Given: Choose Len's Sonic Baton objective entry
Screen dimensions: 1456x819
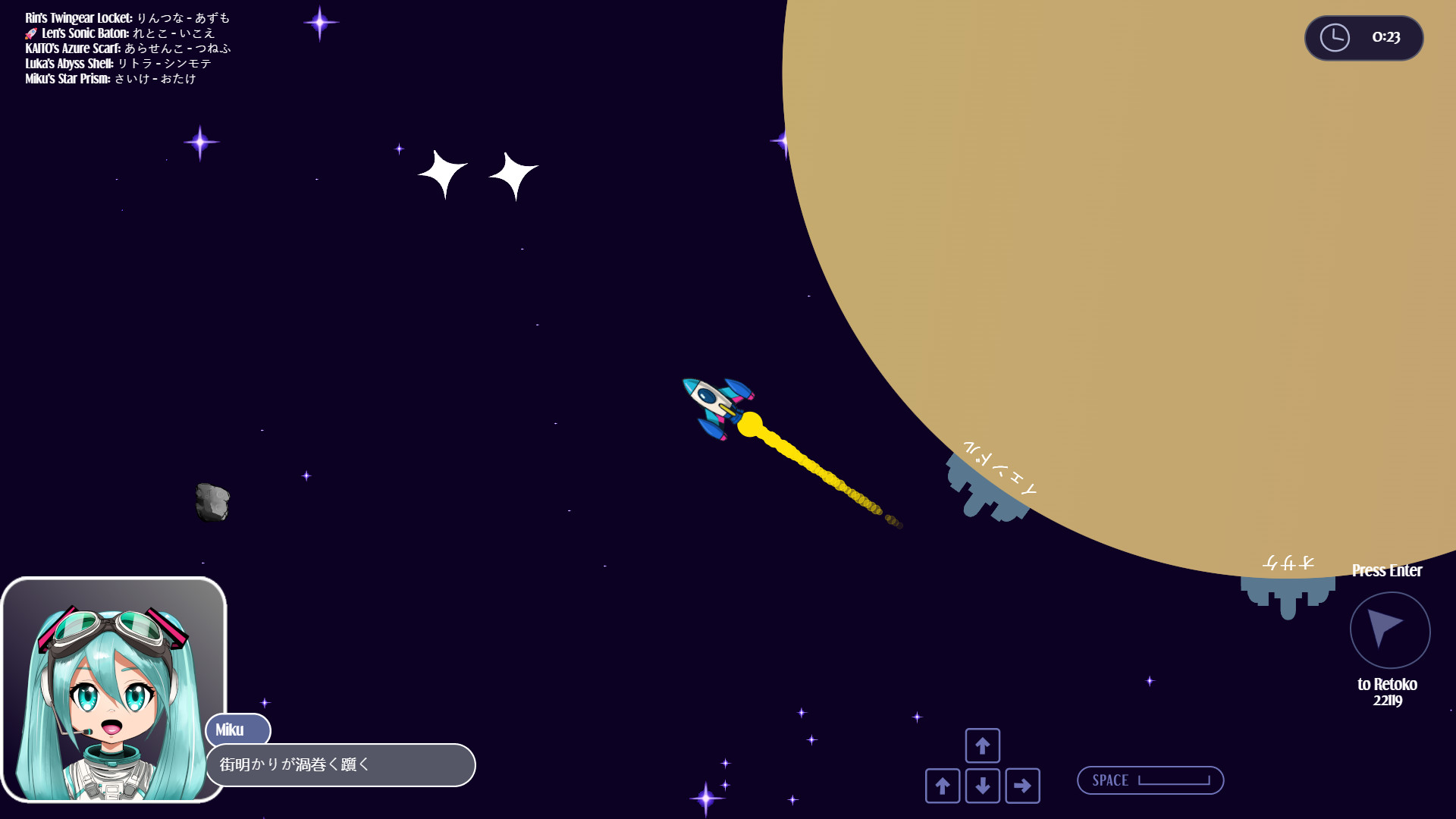Looking at the screenshot, I should (127, 33).
